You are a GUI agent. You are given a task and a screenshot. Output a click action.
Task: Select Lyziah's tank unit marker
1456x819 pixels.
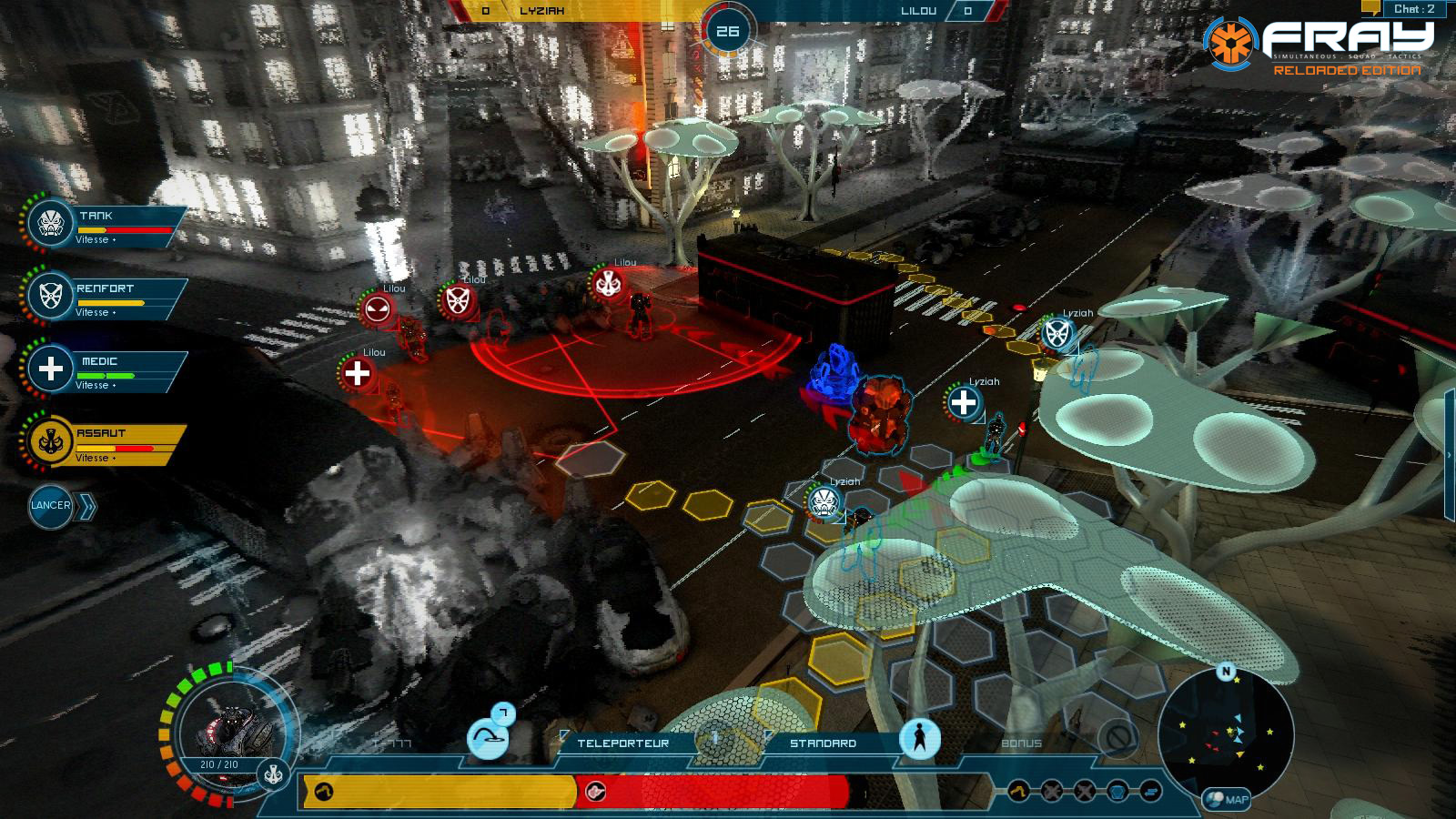[x=824, y=502]
